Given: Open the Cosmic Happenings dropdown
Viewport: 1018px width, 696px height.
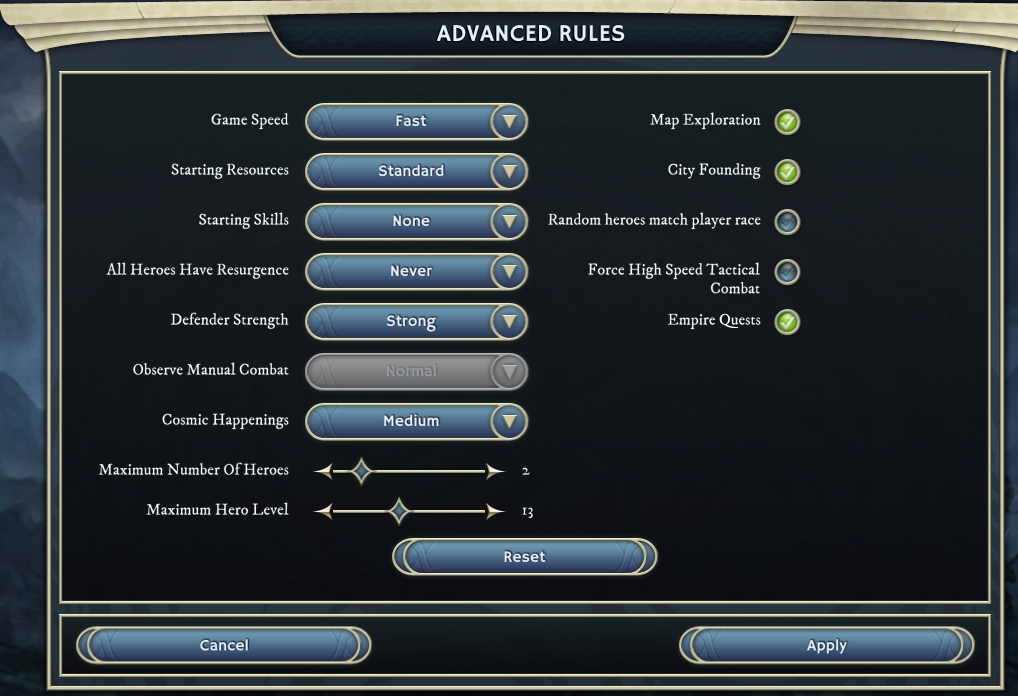Looking at the screenshot, I should (x=415, y=421).
